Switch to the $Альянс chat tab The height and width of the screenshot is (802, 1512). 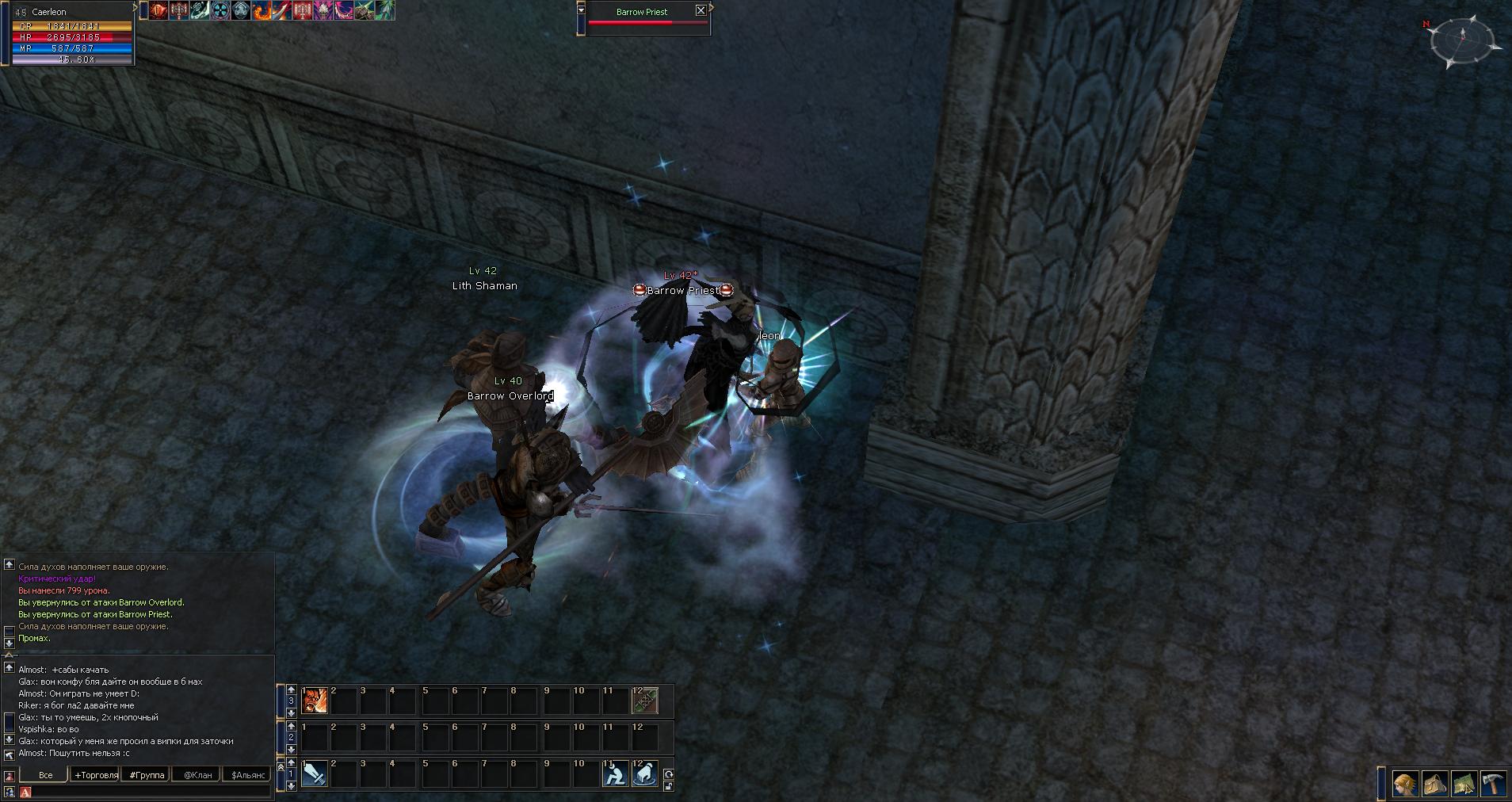pos(248,775)
